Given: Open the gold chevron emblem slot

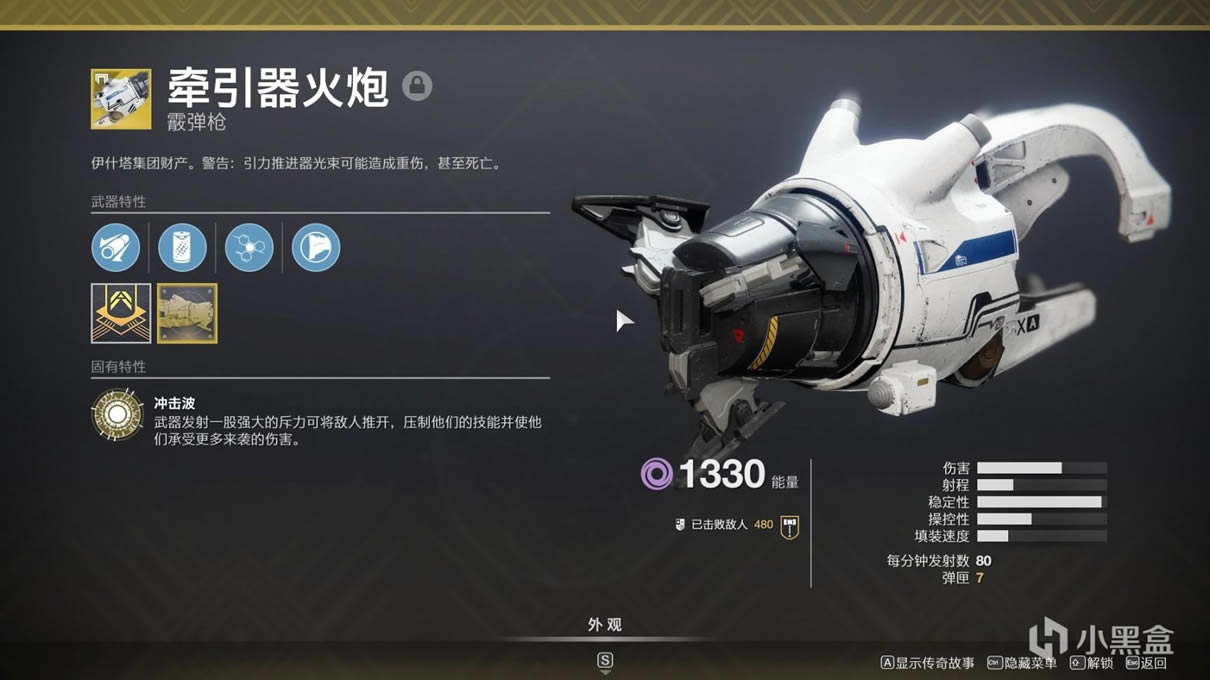Looking at the screenshot, I should 121,313.
